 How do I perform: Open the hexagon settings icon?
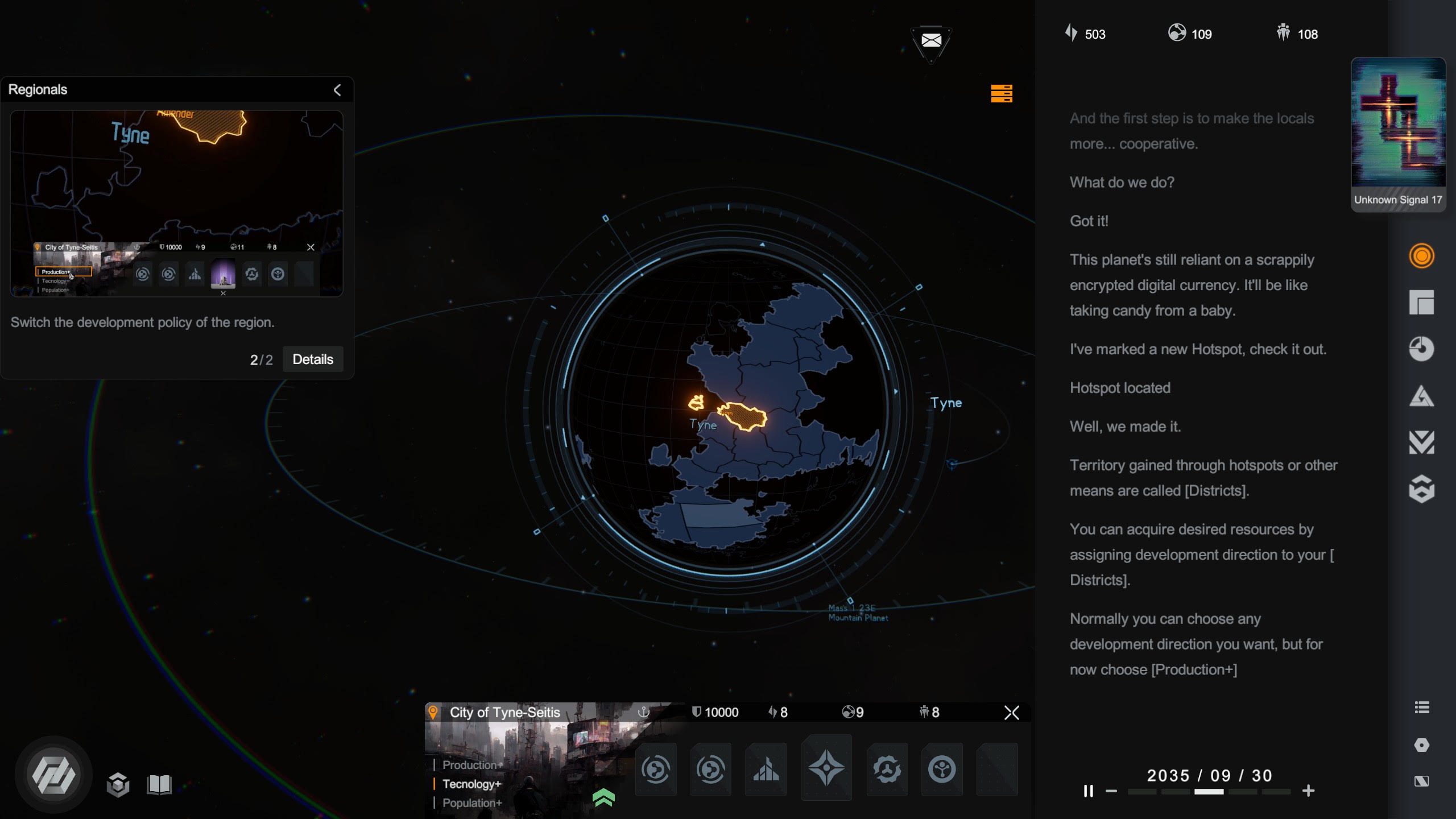click(x=1421, y=745)
